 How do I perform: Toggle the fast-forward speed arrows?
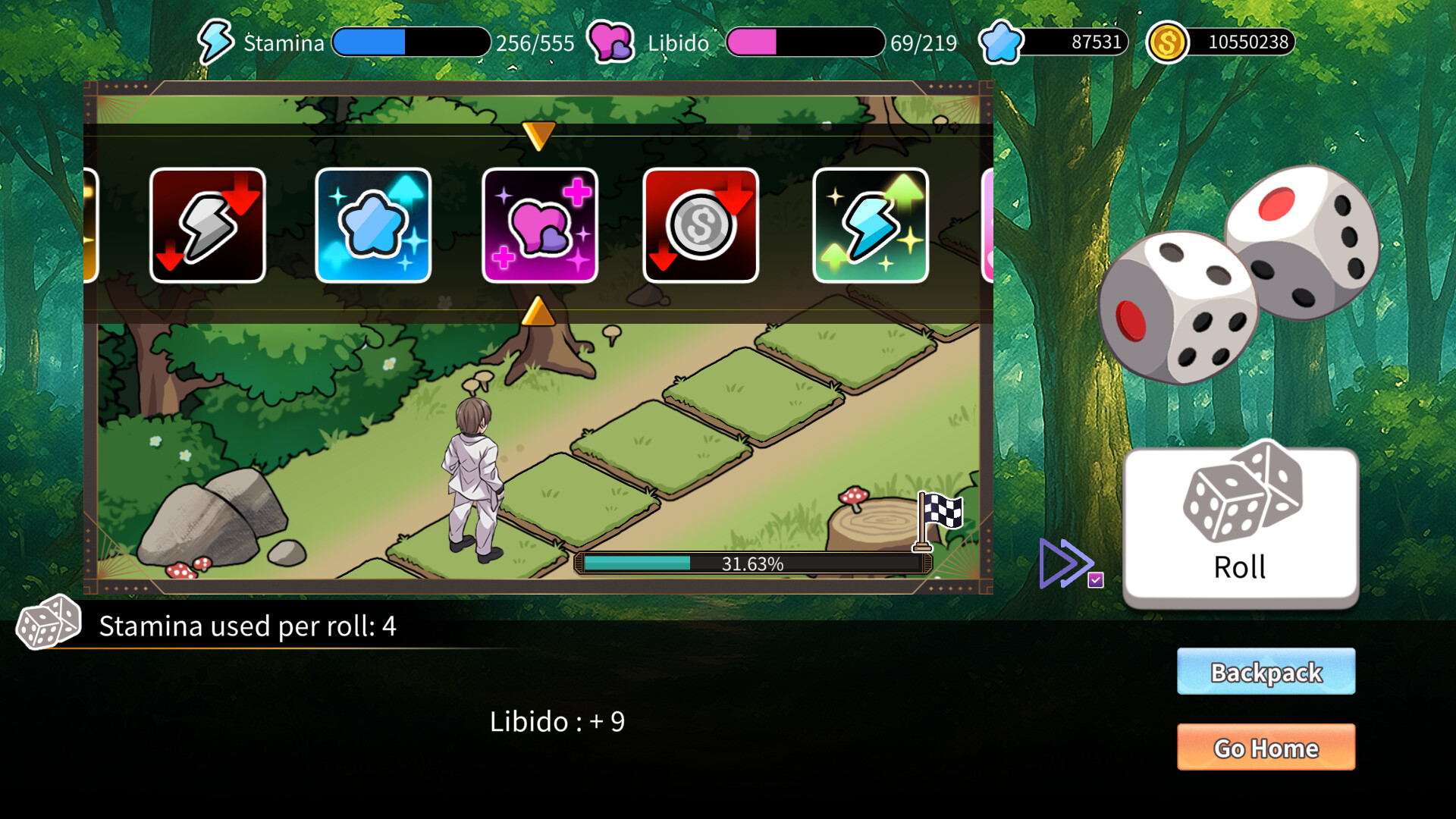1064,562
